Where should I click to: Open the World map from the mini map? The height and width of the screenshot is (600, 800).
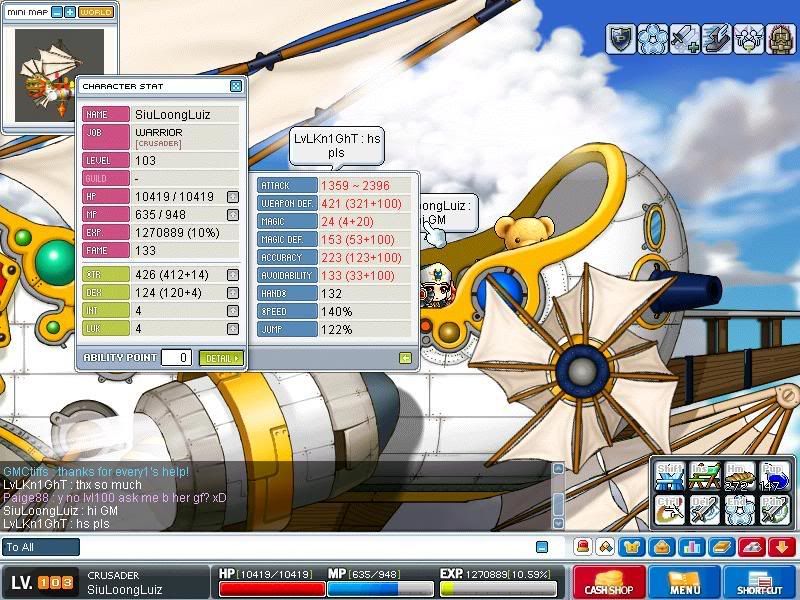(x=96, y=12)
